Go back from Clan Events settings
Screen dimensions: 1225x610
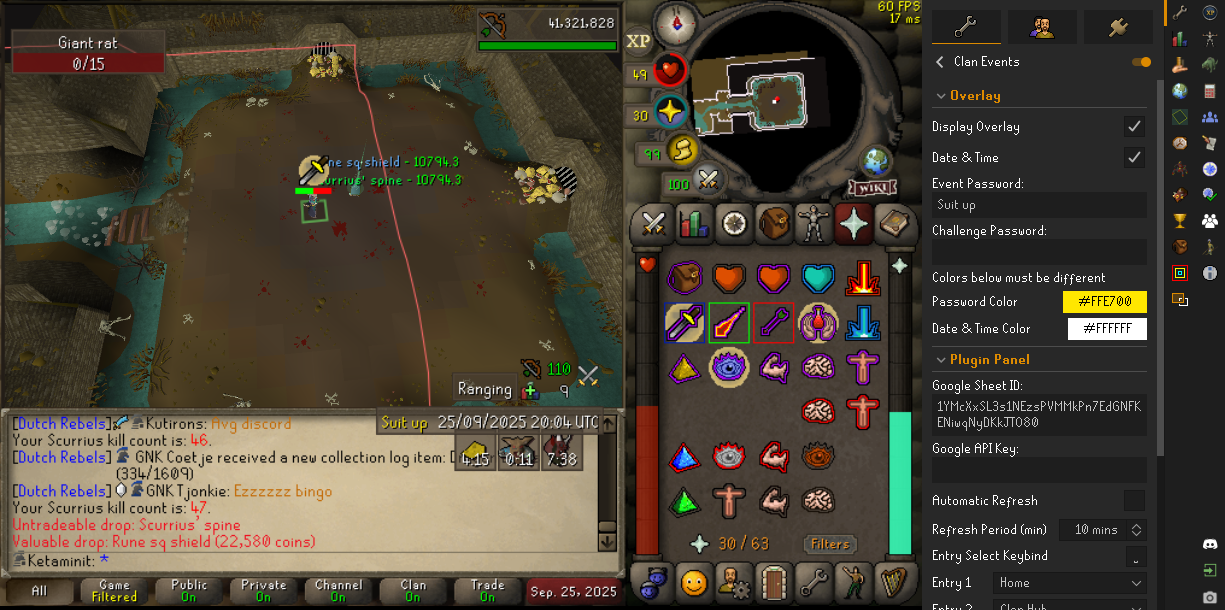coord(940,62)
